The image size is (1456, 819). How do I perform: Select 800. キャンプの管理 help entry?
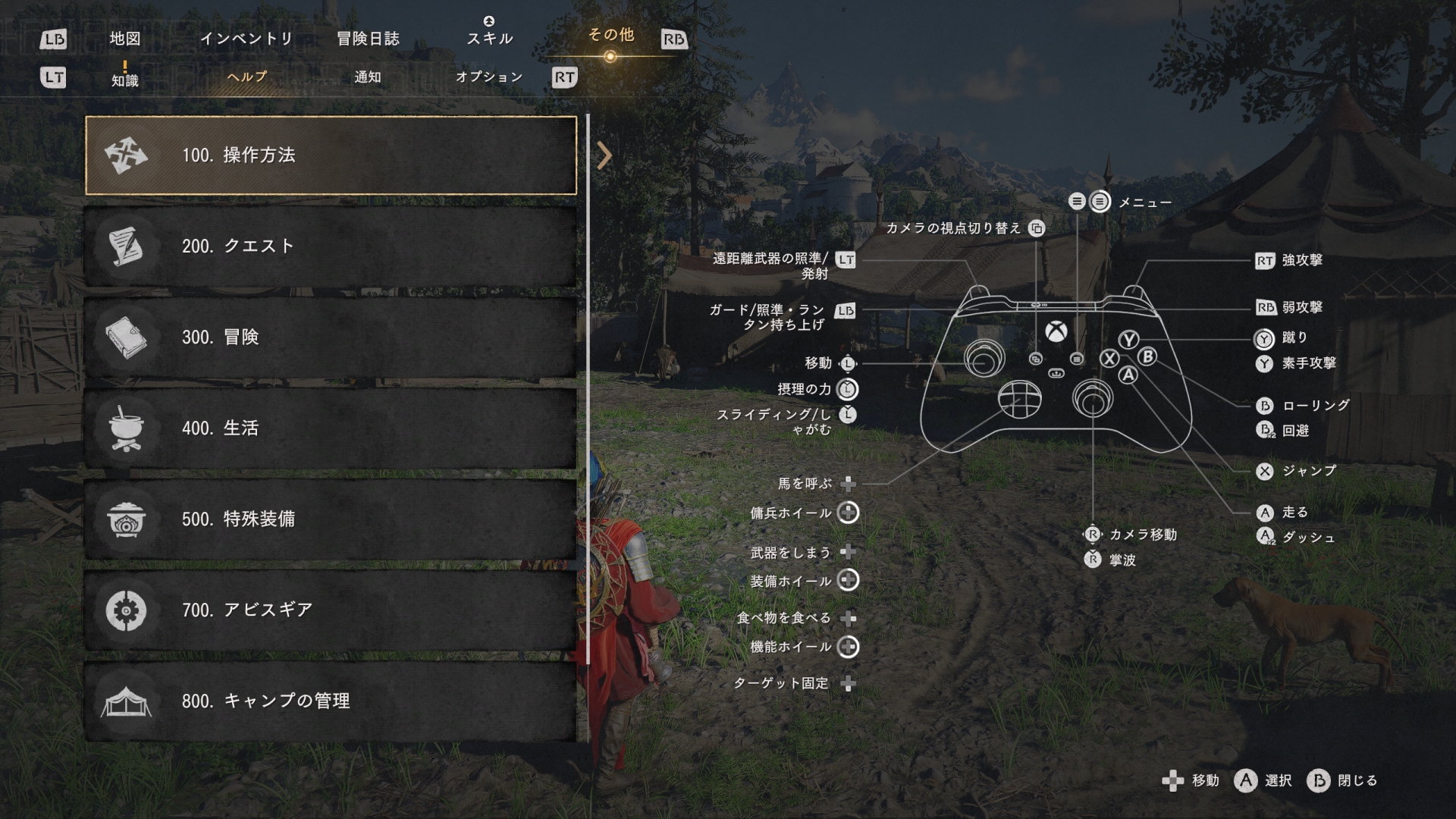coord(334,703)
